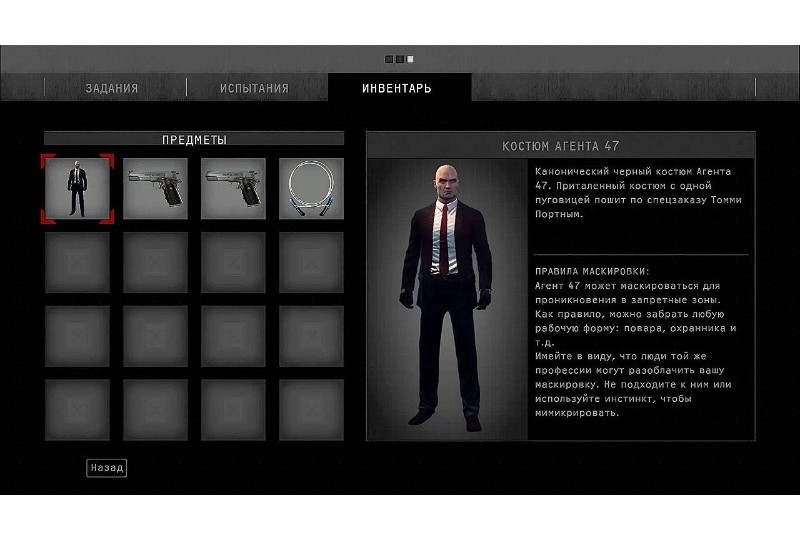The width and height of the screenshot is (800, 540).
Task: Select the Инвентарь tab
Action: (397, 88)
